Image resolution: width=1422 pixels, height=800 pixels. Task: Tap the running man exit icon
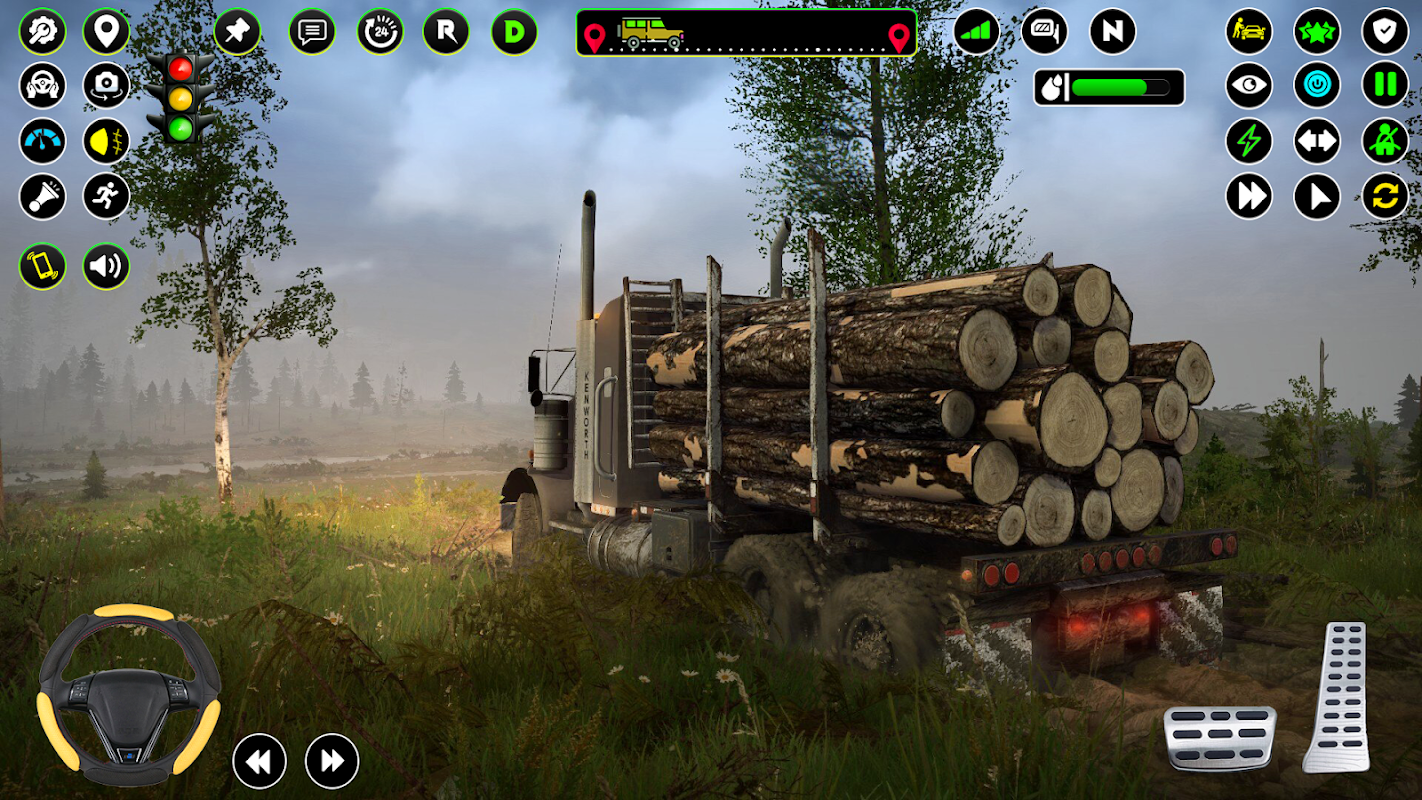pos(106,196)
